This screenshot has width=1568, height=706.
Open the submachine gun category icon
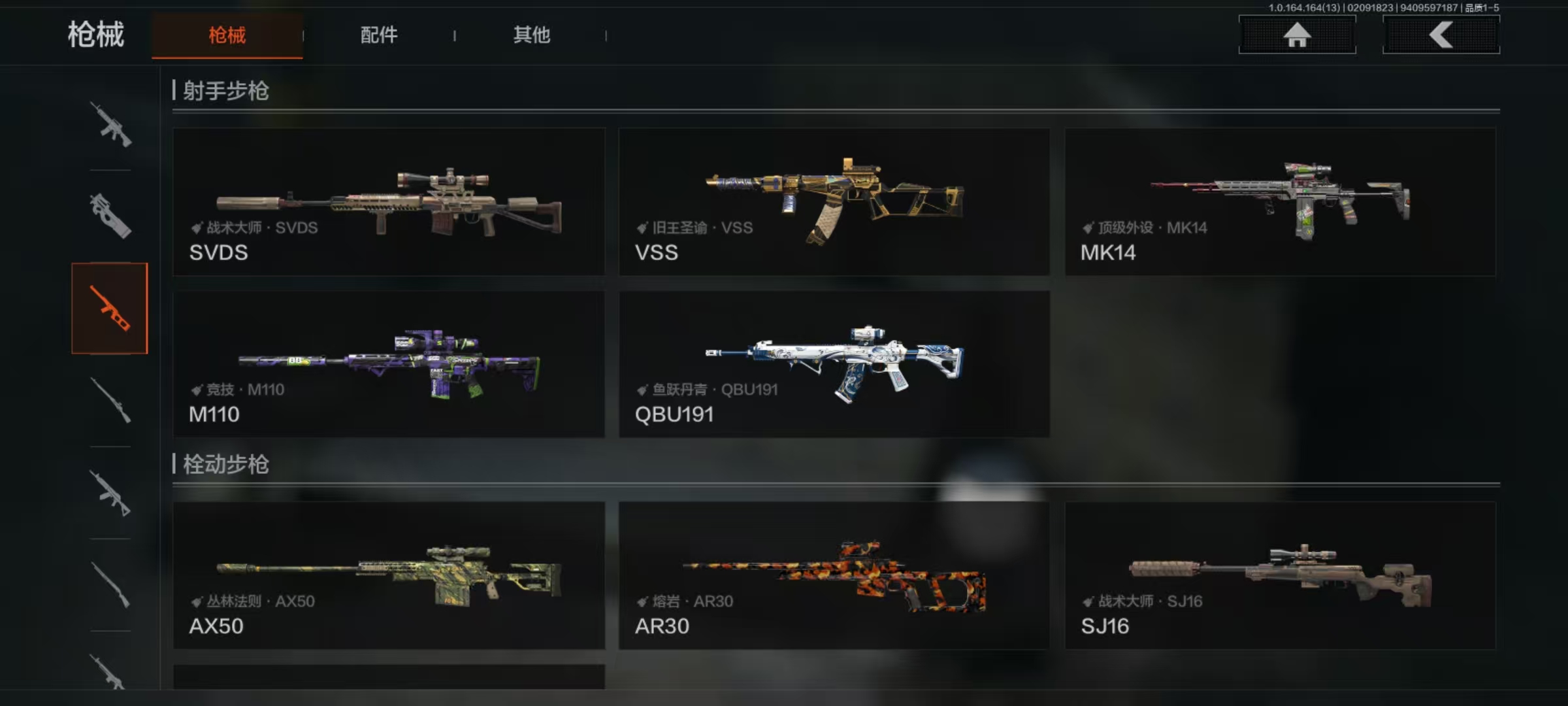110,216
